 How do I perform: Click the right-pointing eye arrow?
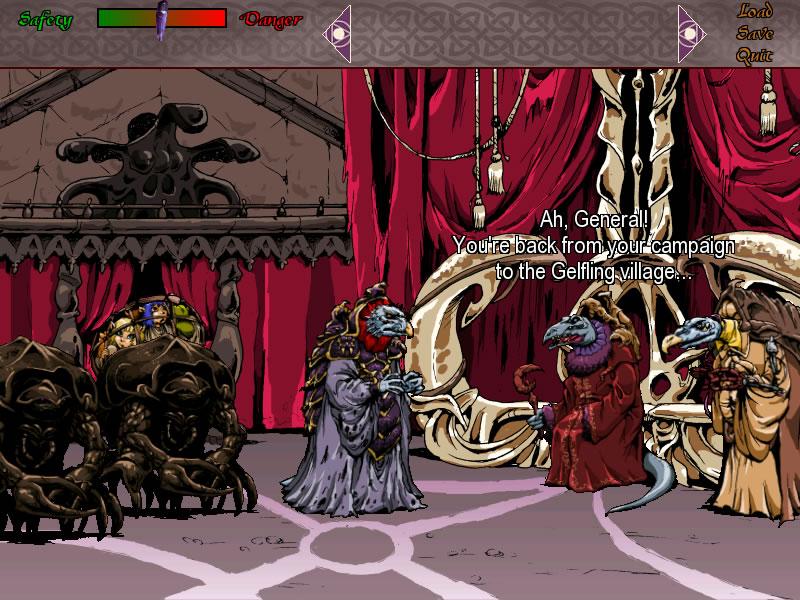click(x=691, y=33)
